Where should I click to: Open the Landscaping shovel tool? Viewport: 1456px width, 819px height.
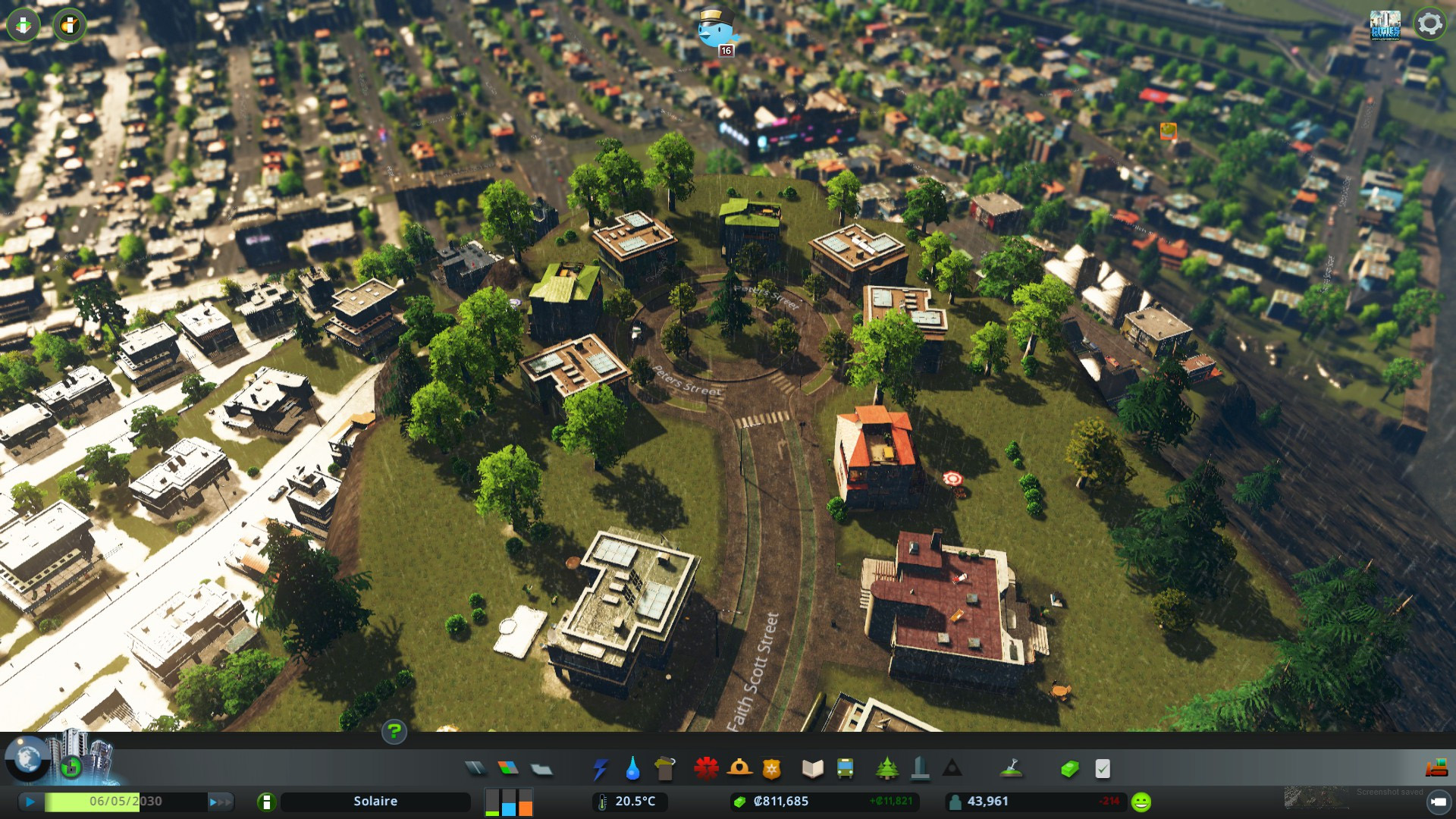pos(1011,769)
